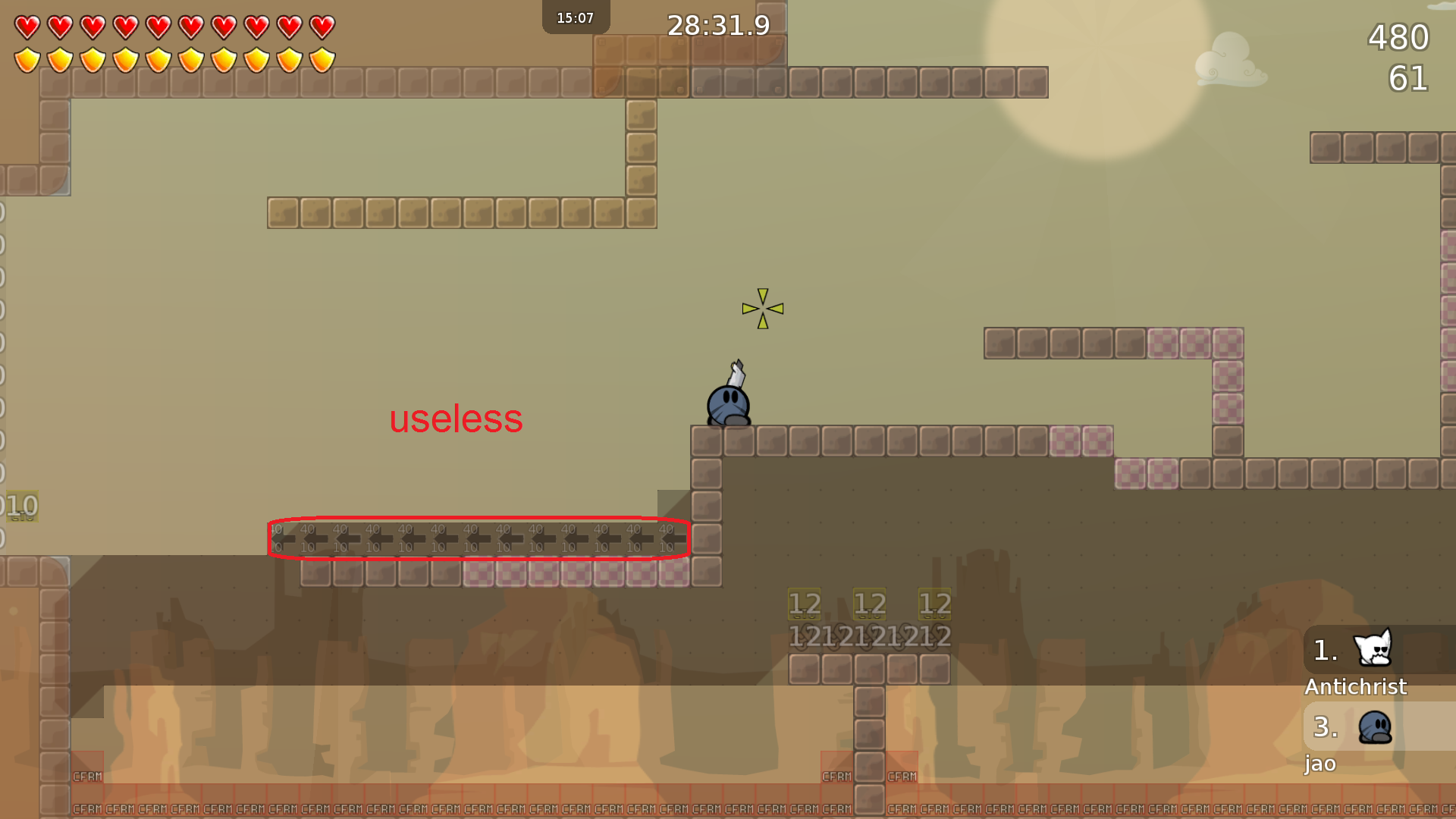Click the 28:31.9 race timer
The height and width of the screenshot is (819, 1456).
pyautogui.click(x=717, y=25)
